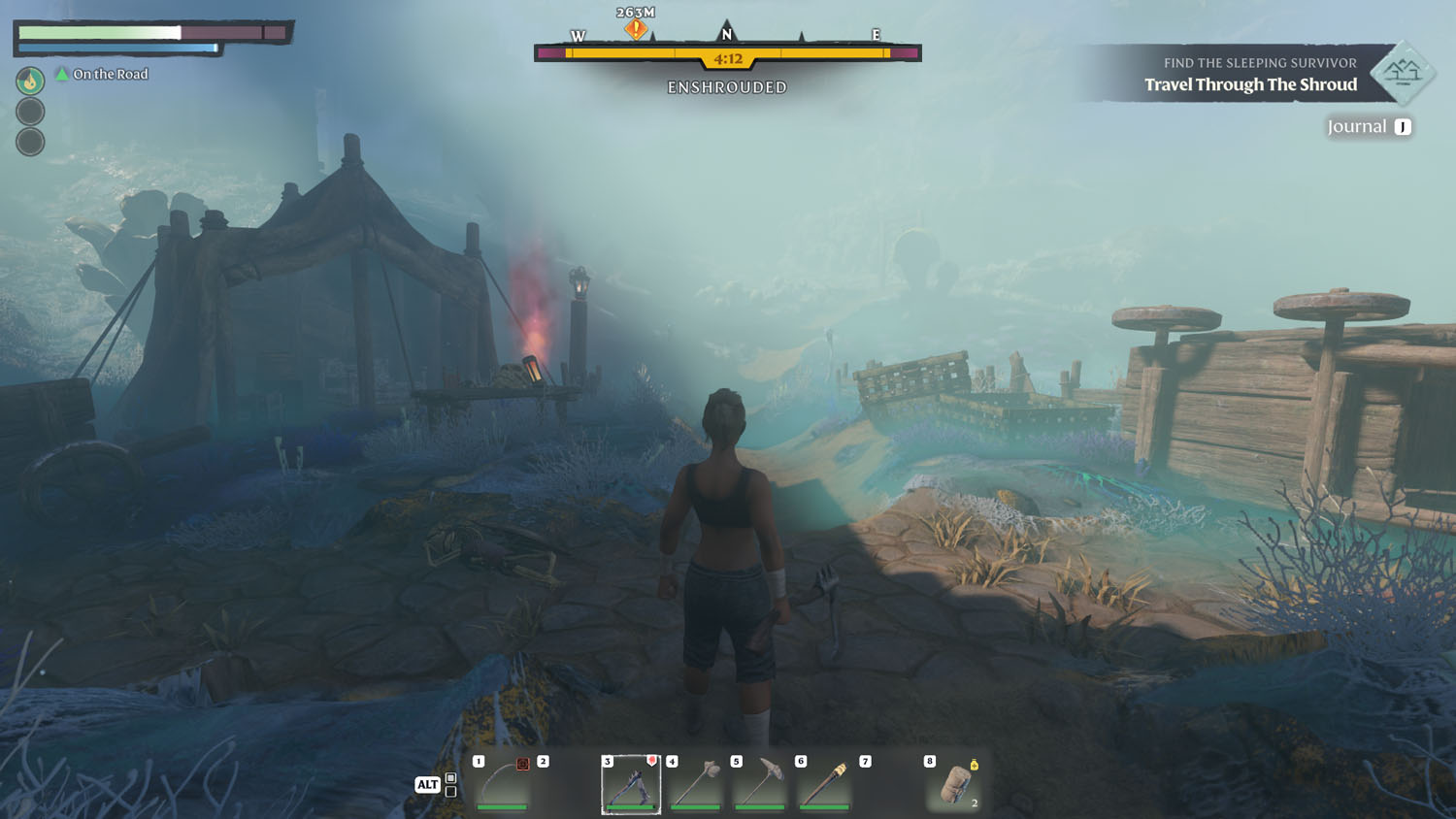Select the bow in hotbar slot 1
Image resolution: width=1456 pixels, height=819 pixels.
[503, 782]
